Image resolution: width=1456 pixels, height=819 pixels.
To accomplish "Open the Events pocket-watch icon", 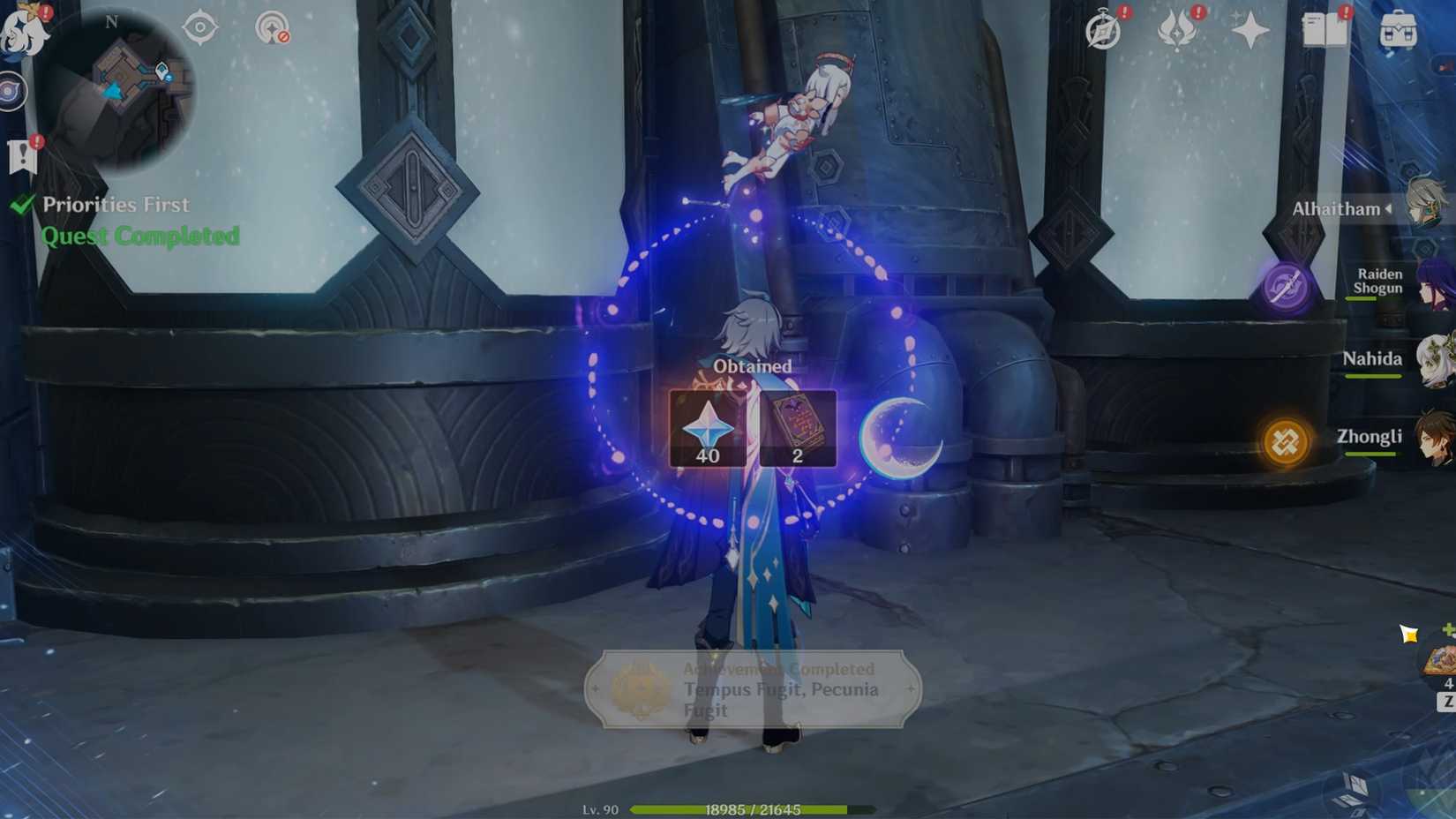I will pyautogui.click(x=1102, y=31).
